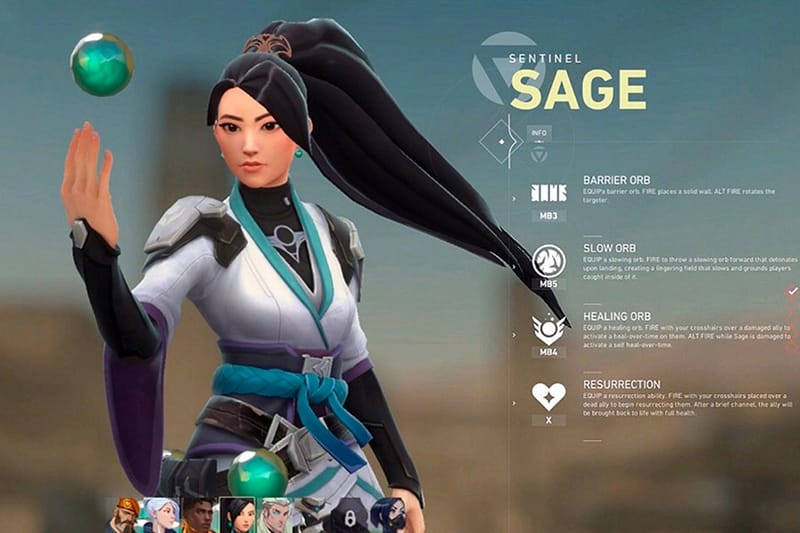Open the INFO tab
This screenshot has width=800, height=533.
coord(538,131)
